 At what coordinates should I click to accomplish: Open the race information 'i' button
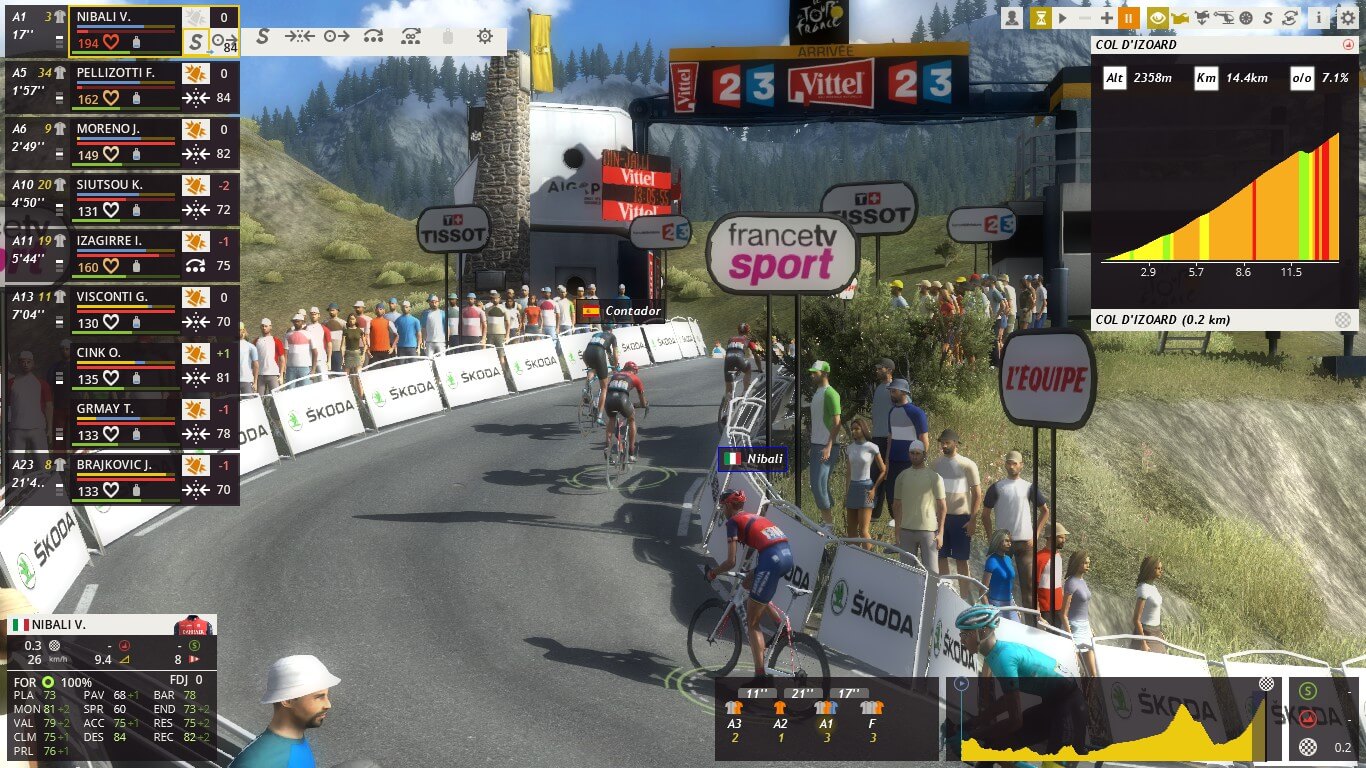coord(1319,17)
